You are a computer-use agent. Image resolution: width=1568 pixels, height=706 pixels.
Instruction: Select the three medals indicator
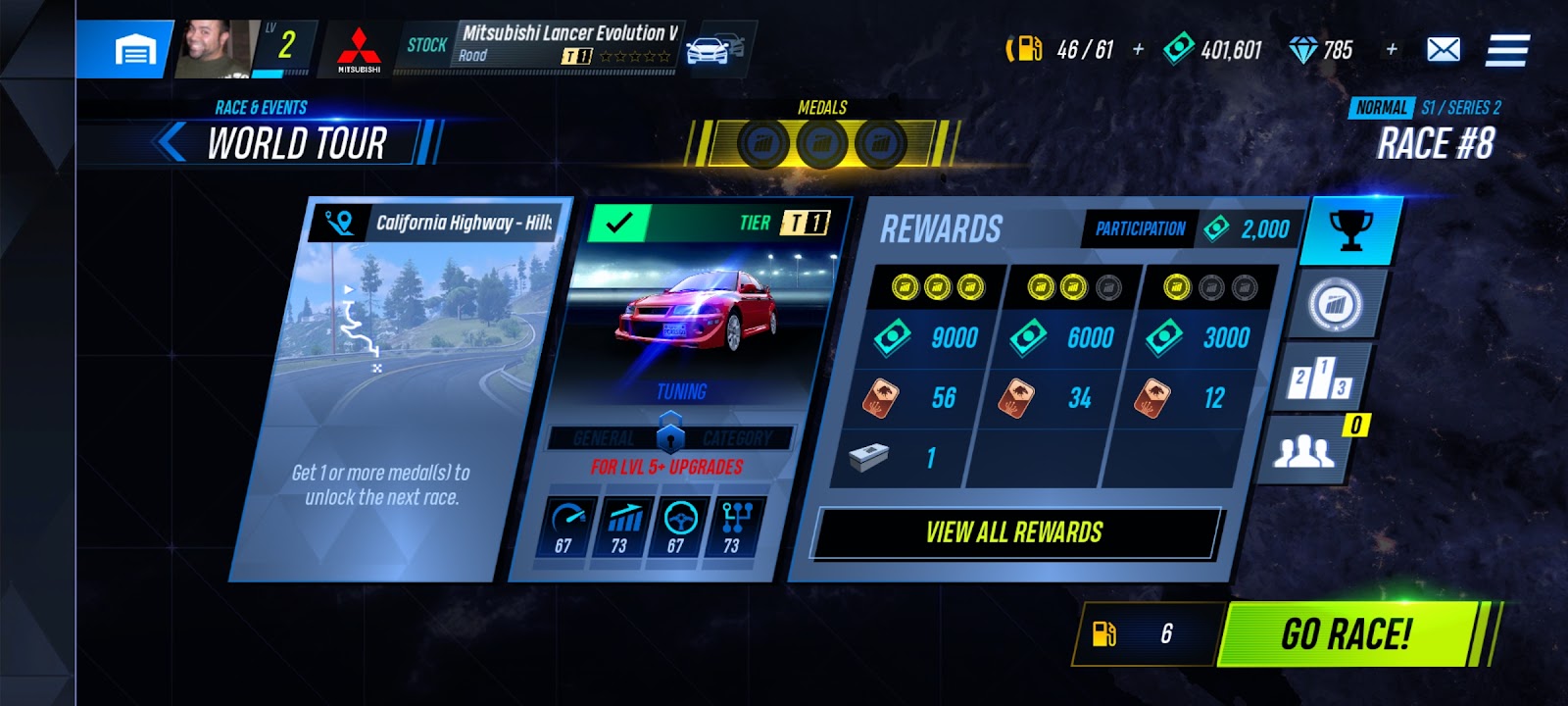click(821, 144)
